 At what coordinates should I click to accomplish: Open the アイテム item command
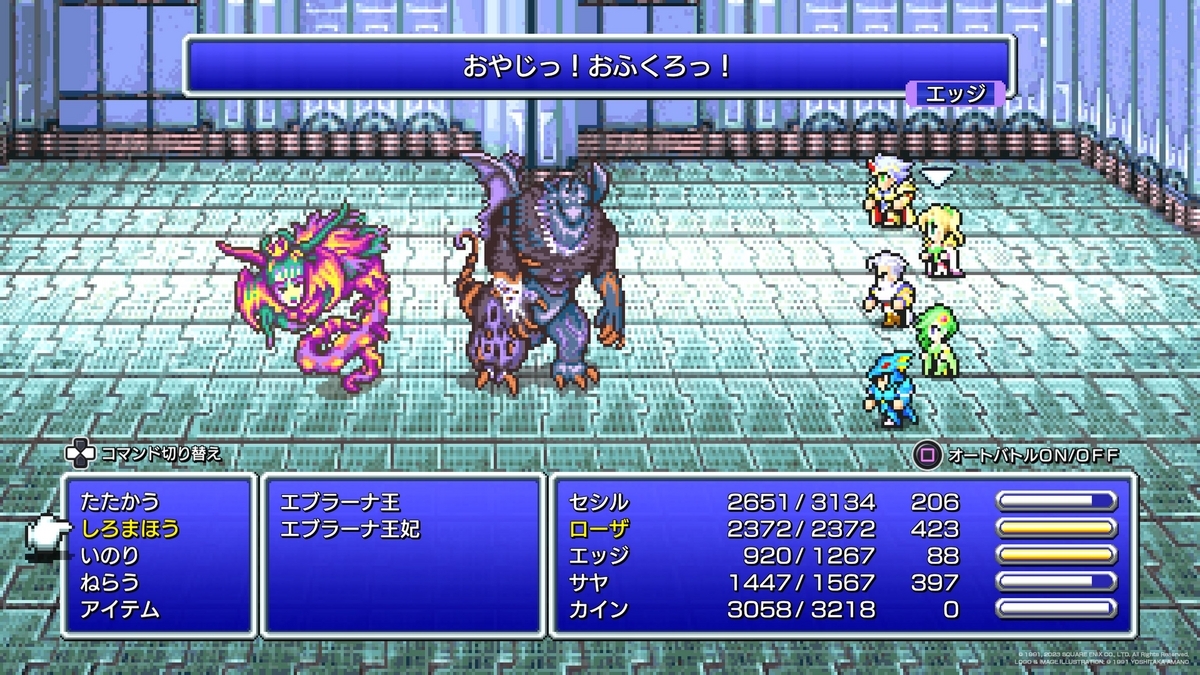coord(120,609)
